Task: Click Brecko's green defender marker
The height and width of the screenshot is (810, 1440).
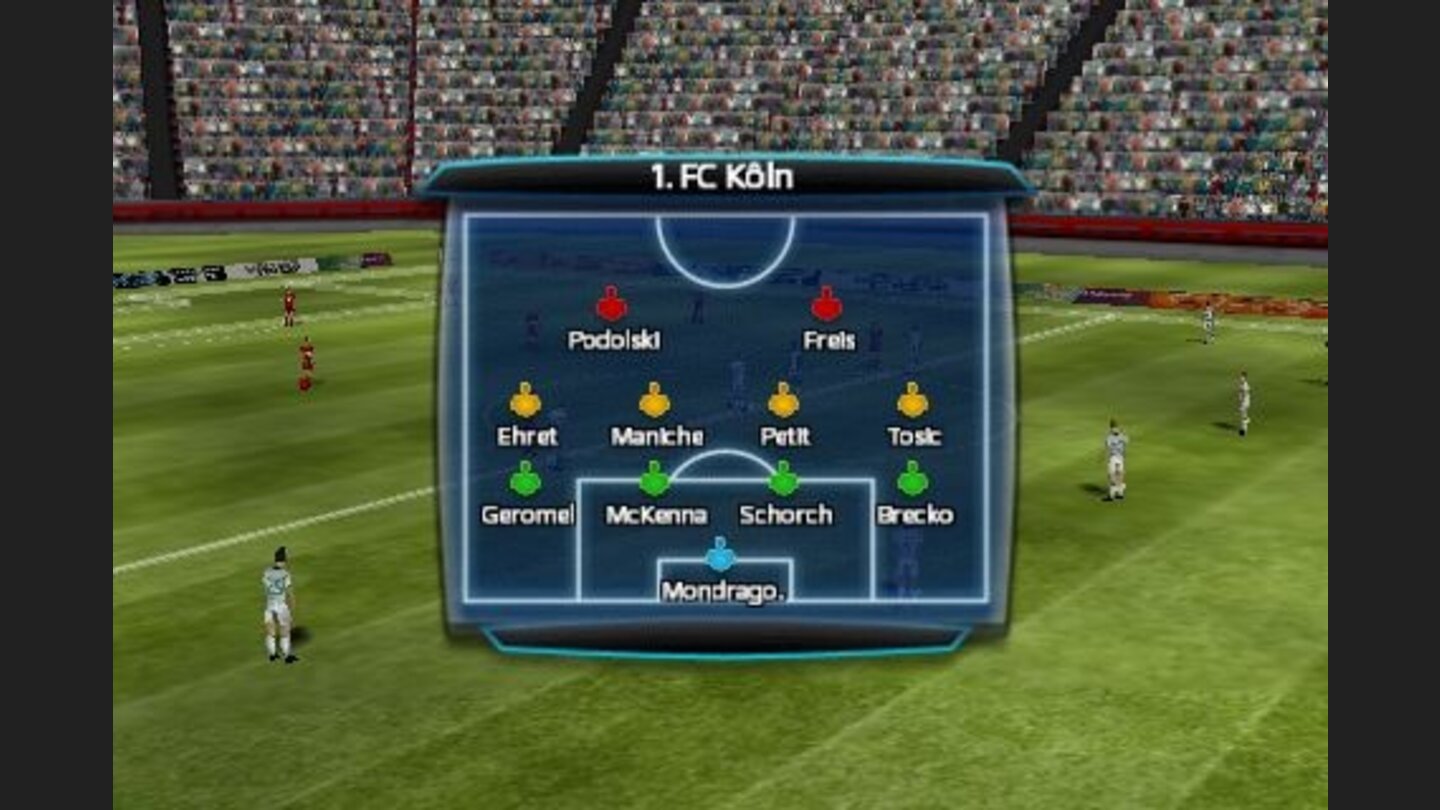Action: click(914, 481)
